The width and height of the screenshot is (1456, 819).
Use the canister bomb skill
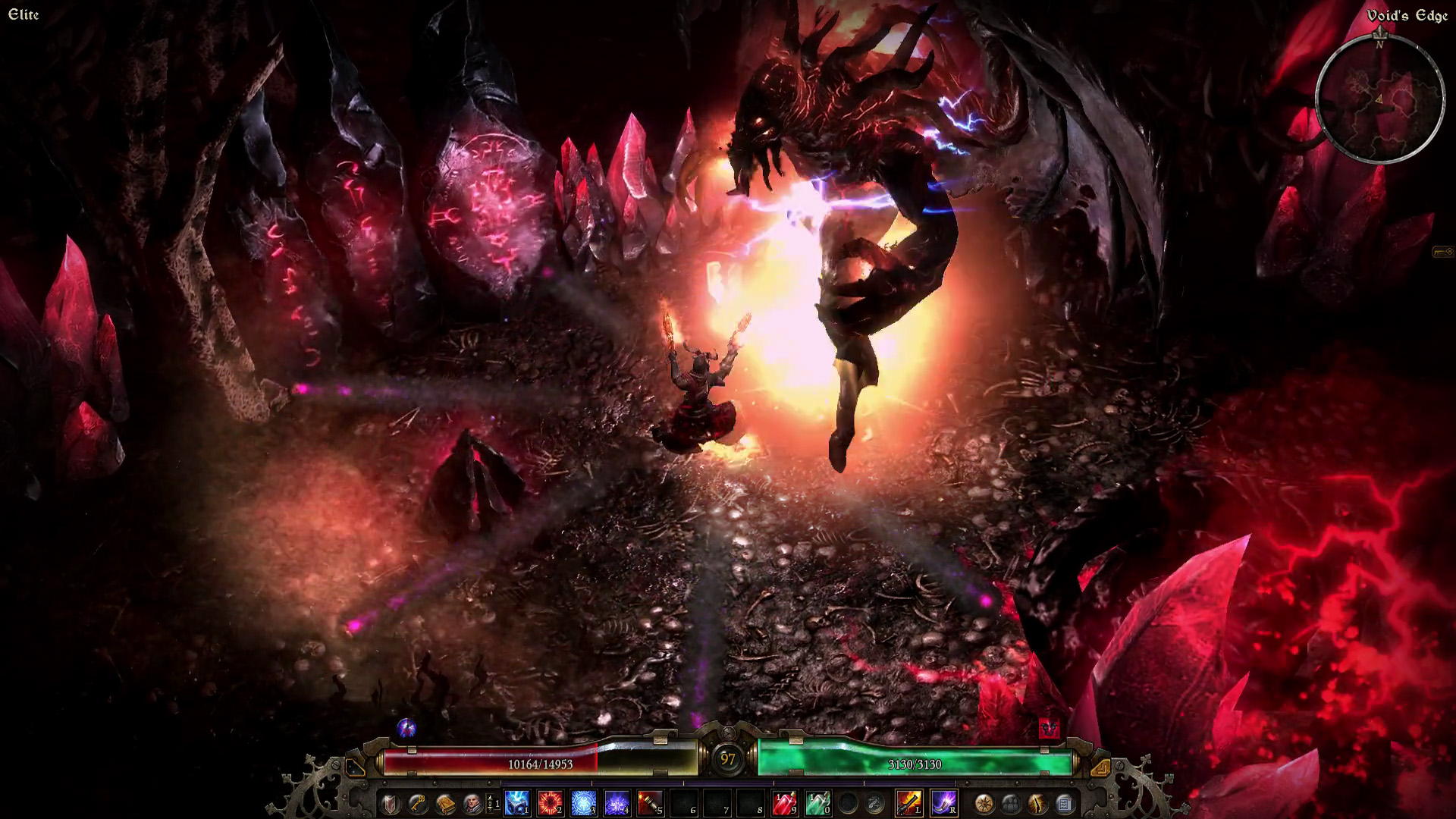click(x=650, y=803)
